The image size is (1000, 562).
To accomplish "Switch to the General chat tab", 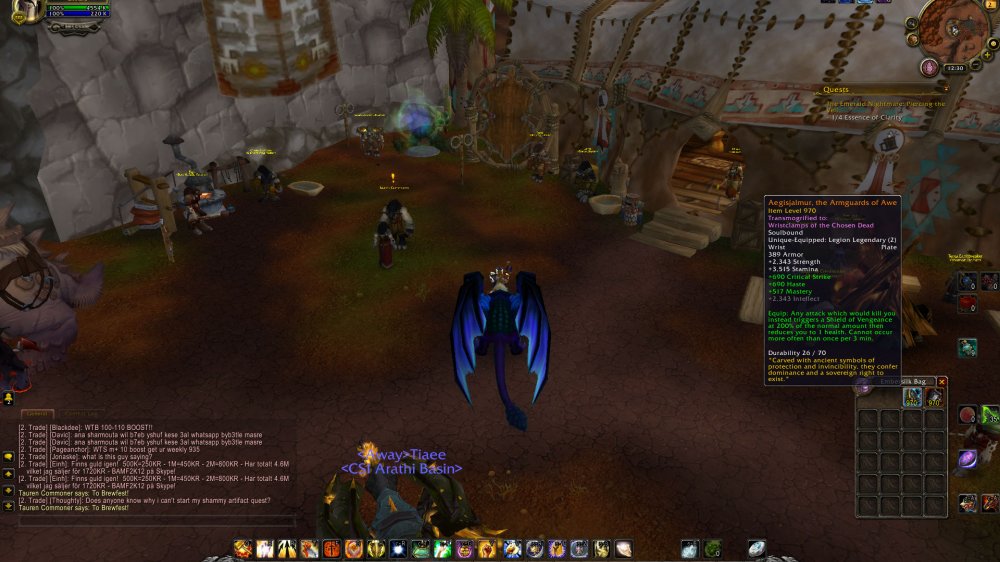I will [x=38, y=413].
